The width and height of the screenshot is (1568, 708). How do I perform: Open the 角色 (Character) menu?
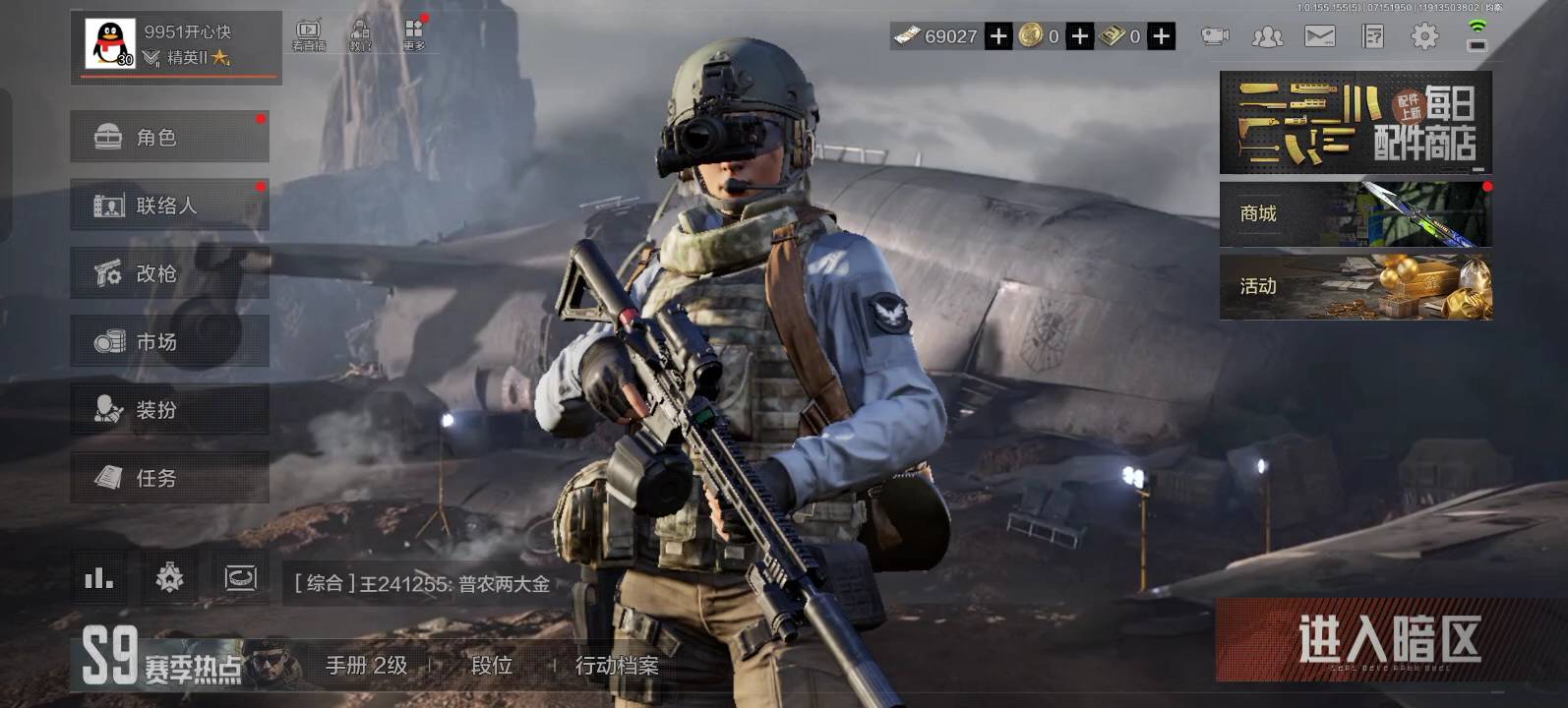pos(169,137)
